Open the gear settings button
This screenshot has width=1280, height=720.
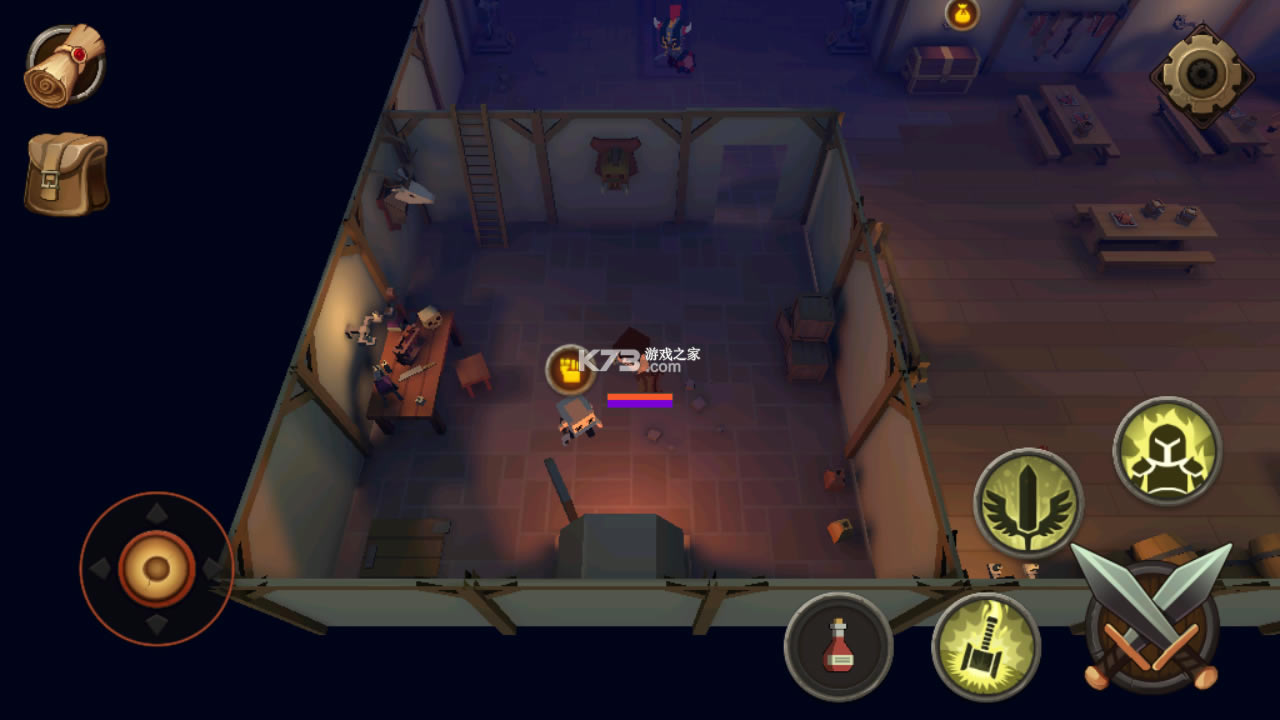(1200, 73)
